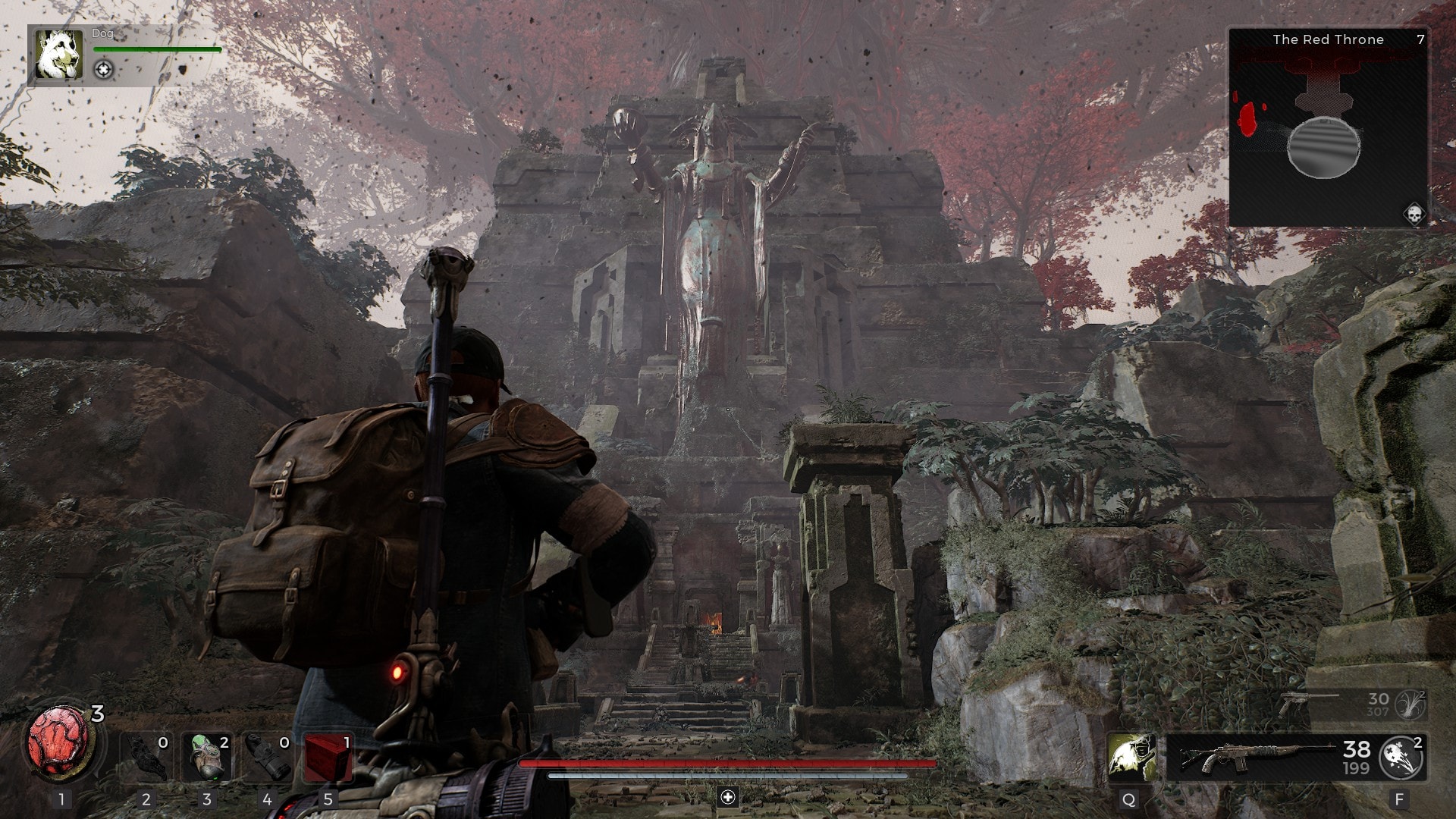Activate the rifle's comet-shaped weapon mod

pos(1401,757)
